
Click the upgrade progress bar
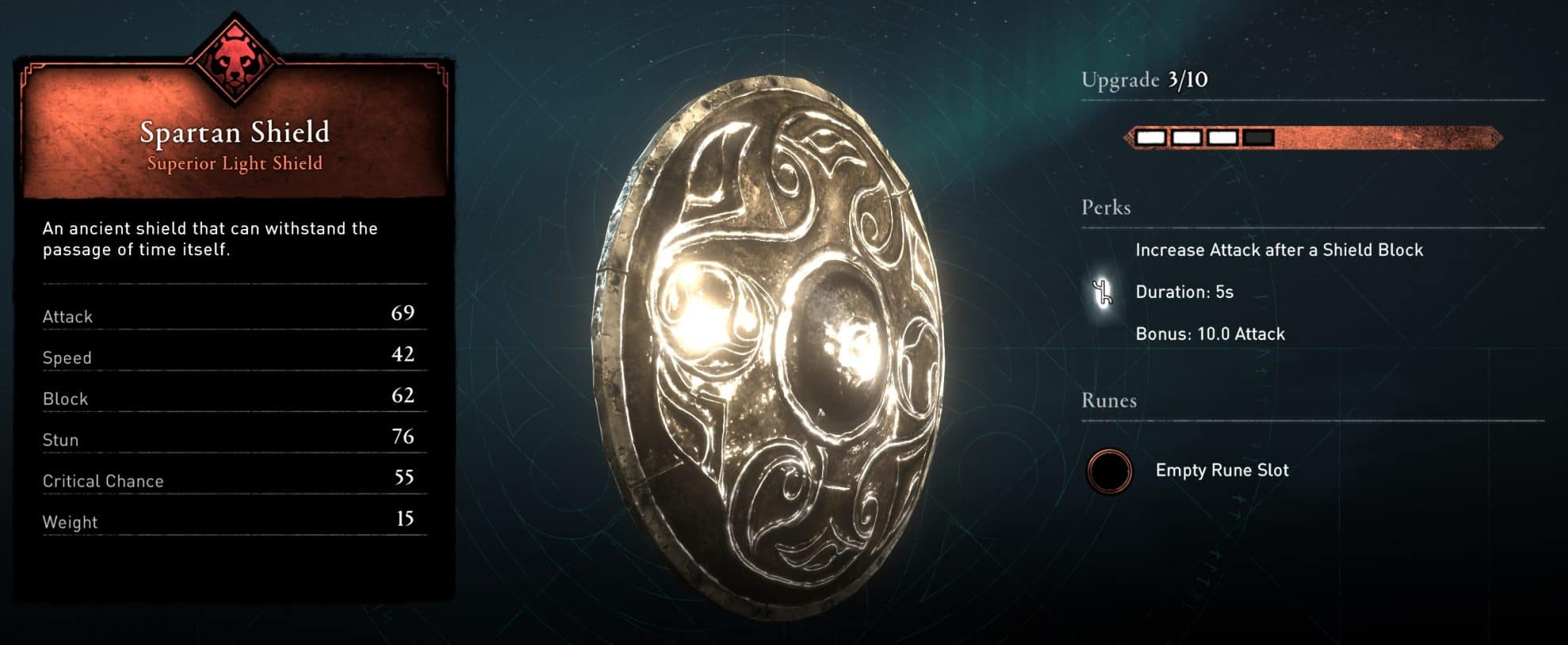(1315, 137)
